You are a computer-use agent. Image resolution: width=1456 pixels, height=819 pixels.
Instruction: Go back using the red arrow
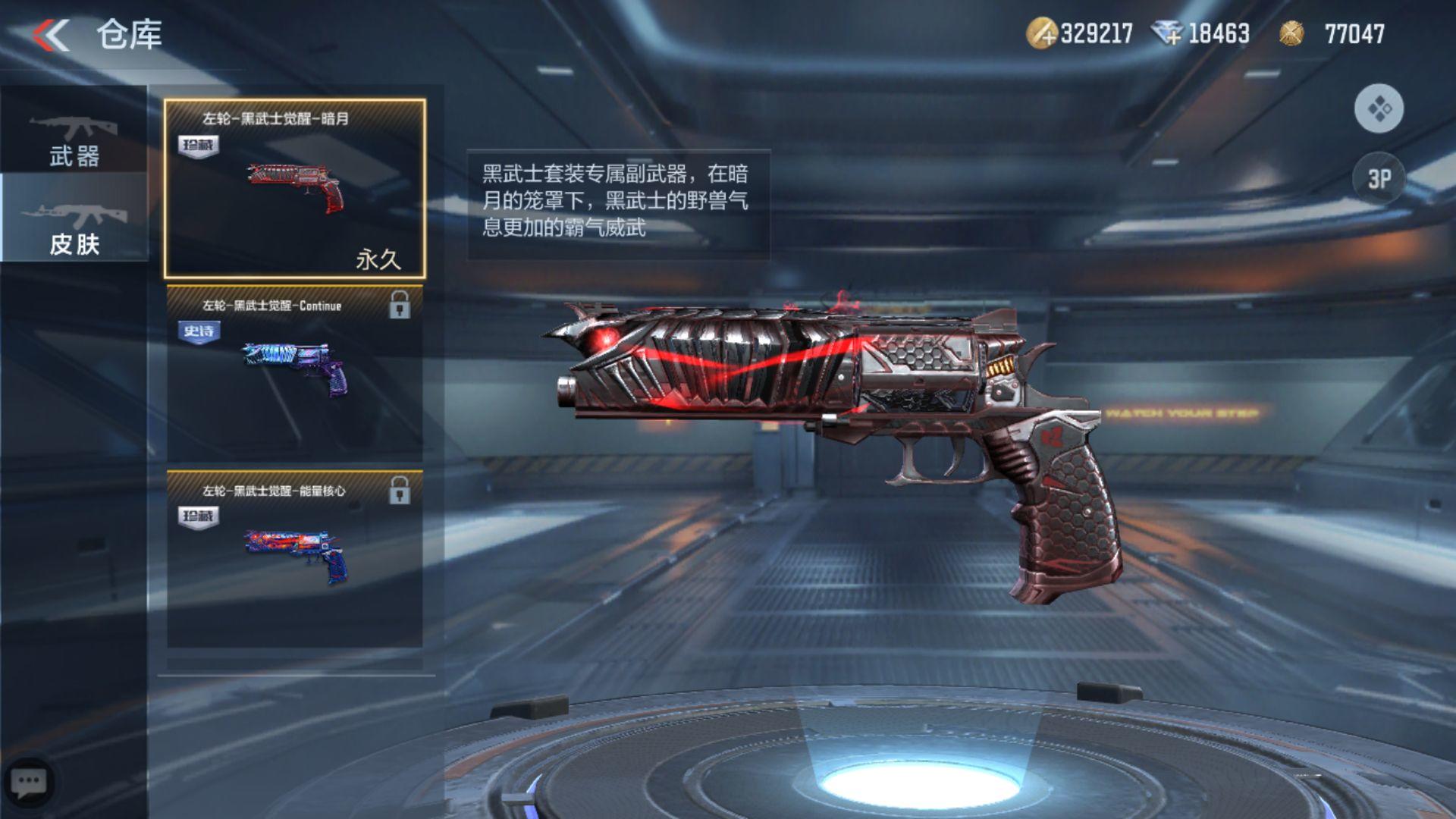pos(51,35)
